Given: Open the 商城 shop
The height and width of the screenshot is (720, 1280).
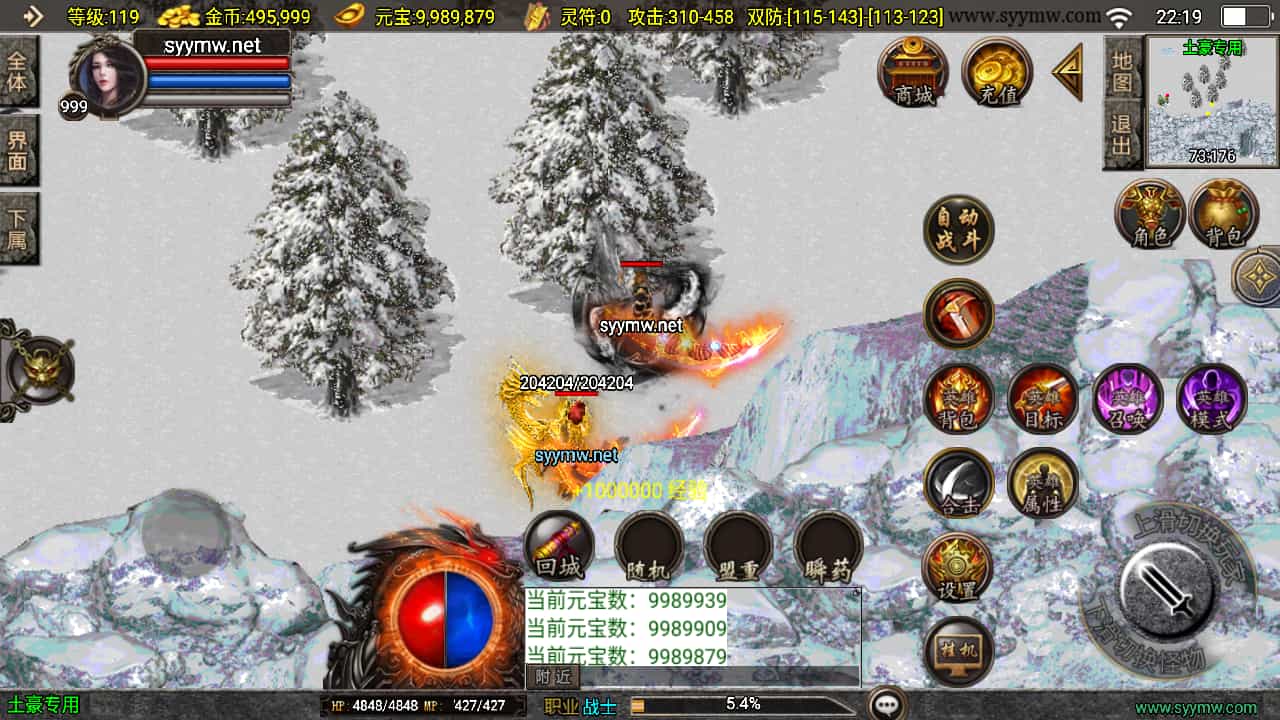Looking at the screenshot, I should click(x=913, y=72).
